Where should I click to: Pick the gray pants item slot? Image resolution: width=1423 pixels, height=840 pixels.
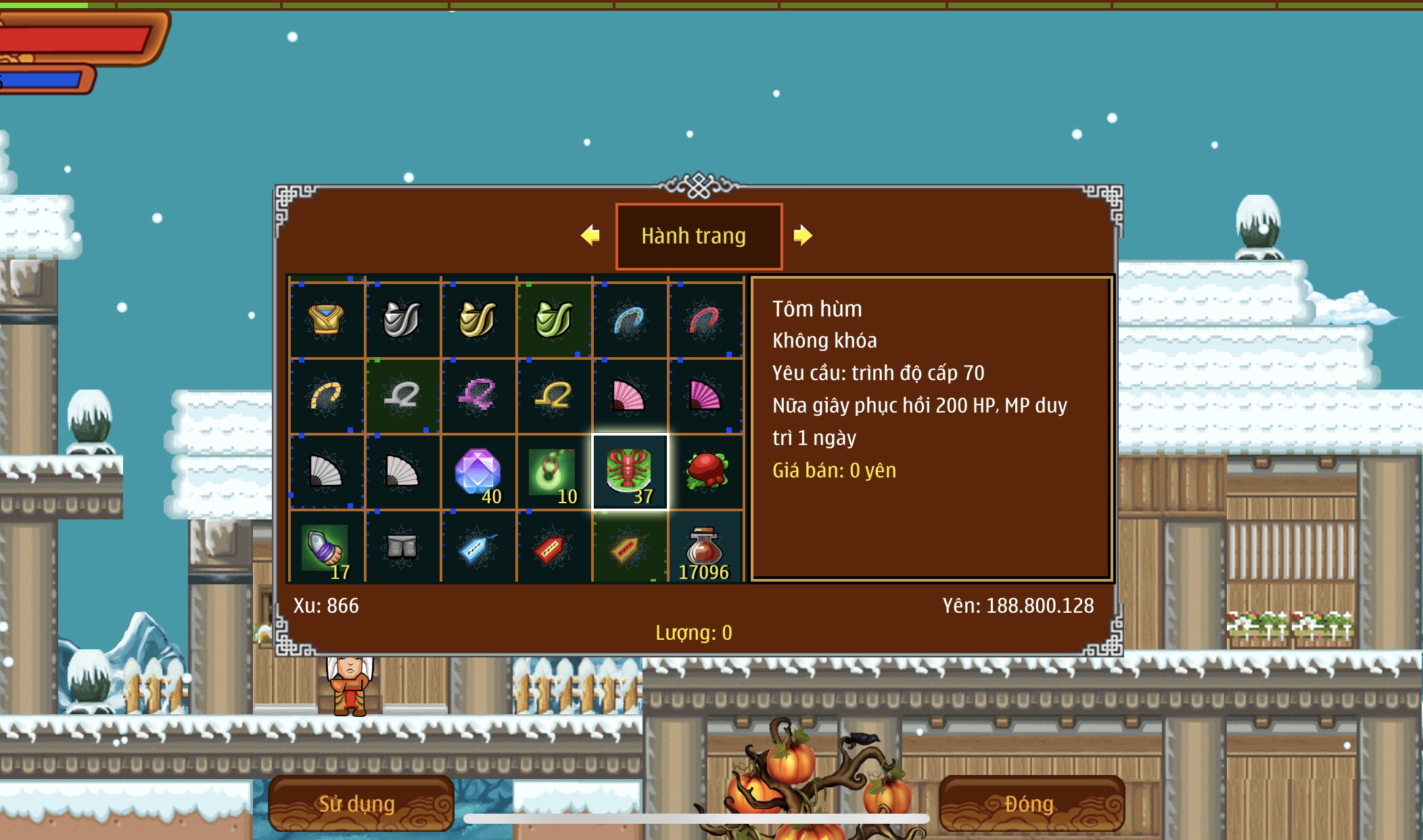402,547
